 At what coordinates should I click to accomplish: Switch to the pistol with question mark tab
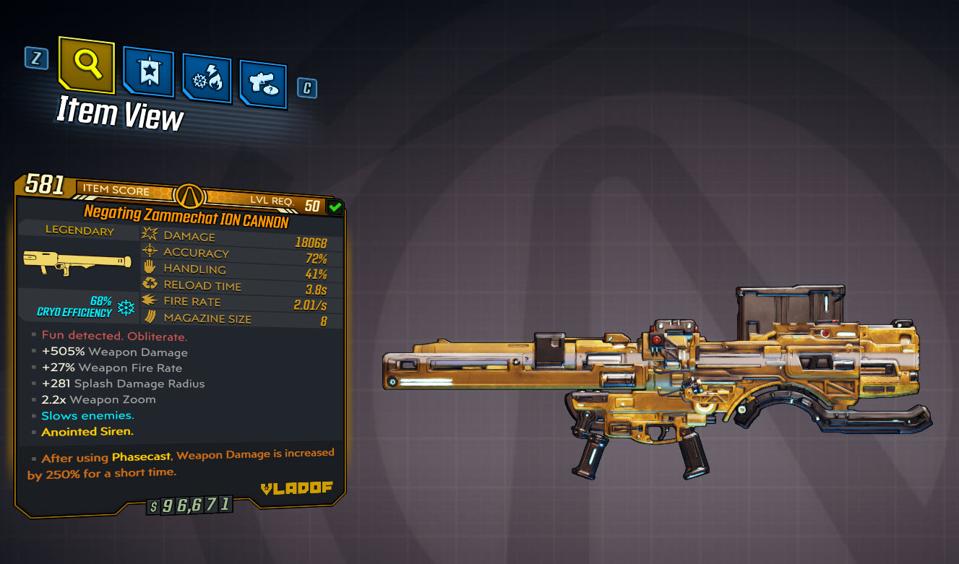[263, 85]
